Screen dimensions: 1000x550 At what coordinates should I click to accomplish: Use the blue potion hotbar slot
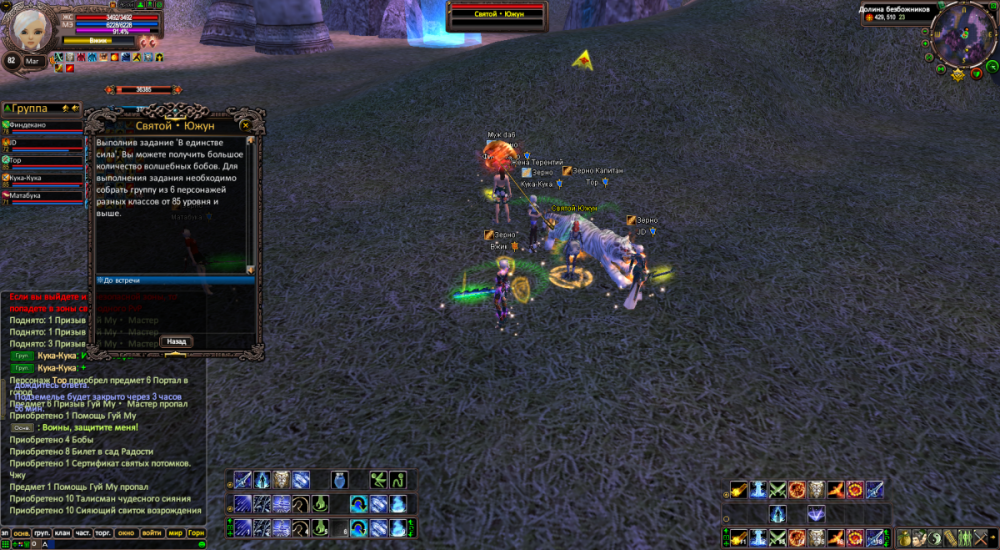pyautogui.click(x=342, y=480)
